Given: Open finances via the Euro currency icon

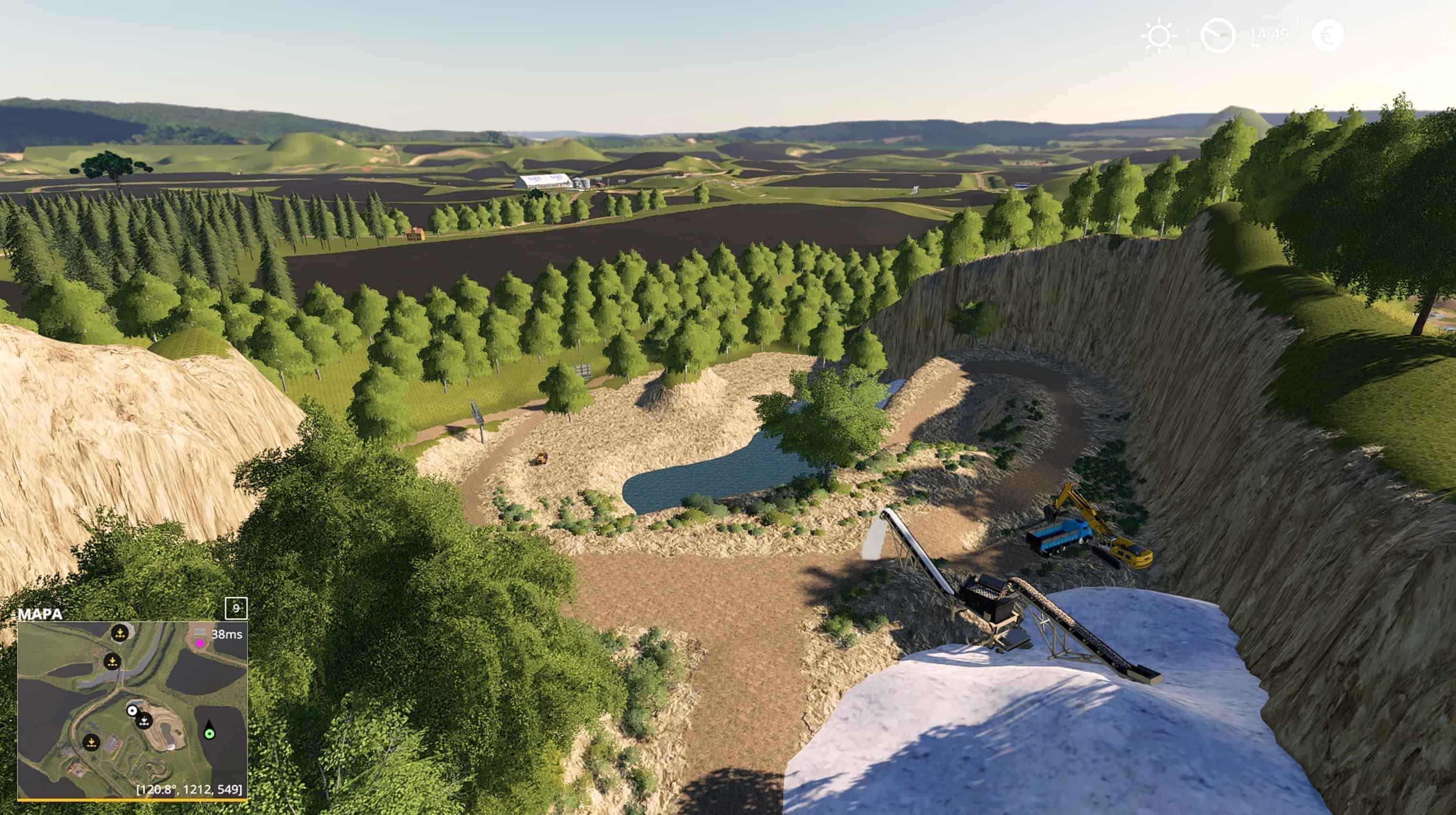Looking at the screenshot, I should [1328, 36].
